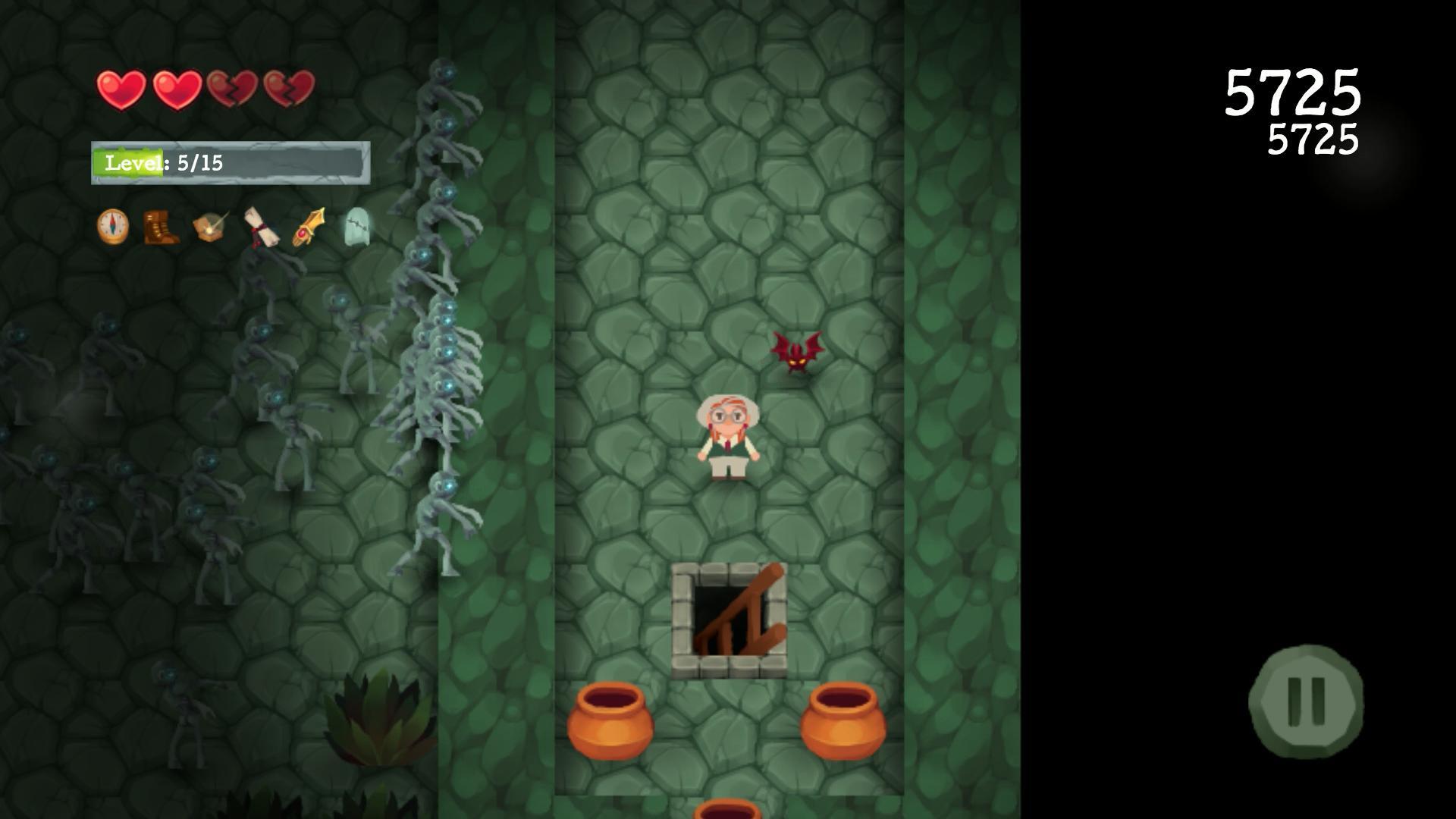The width and height of the screenshot is (1456, 819).
Task: Select the golden gauntlet item
Action: point(309,227)
